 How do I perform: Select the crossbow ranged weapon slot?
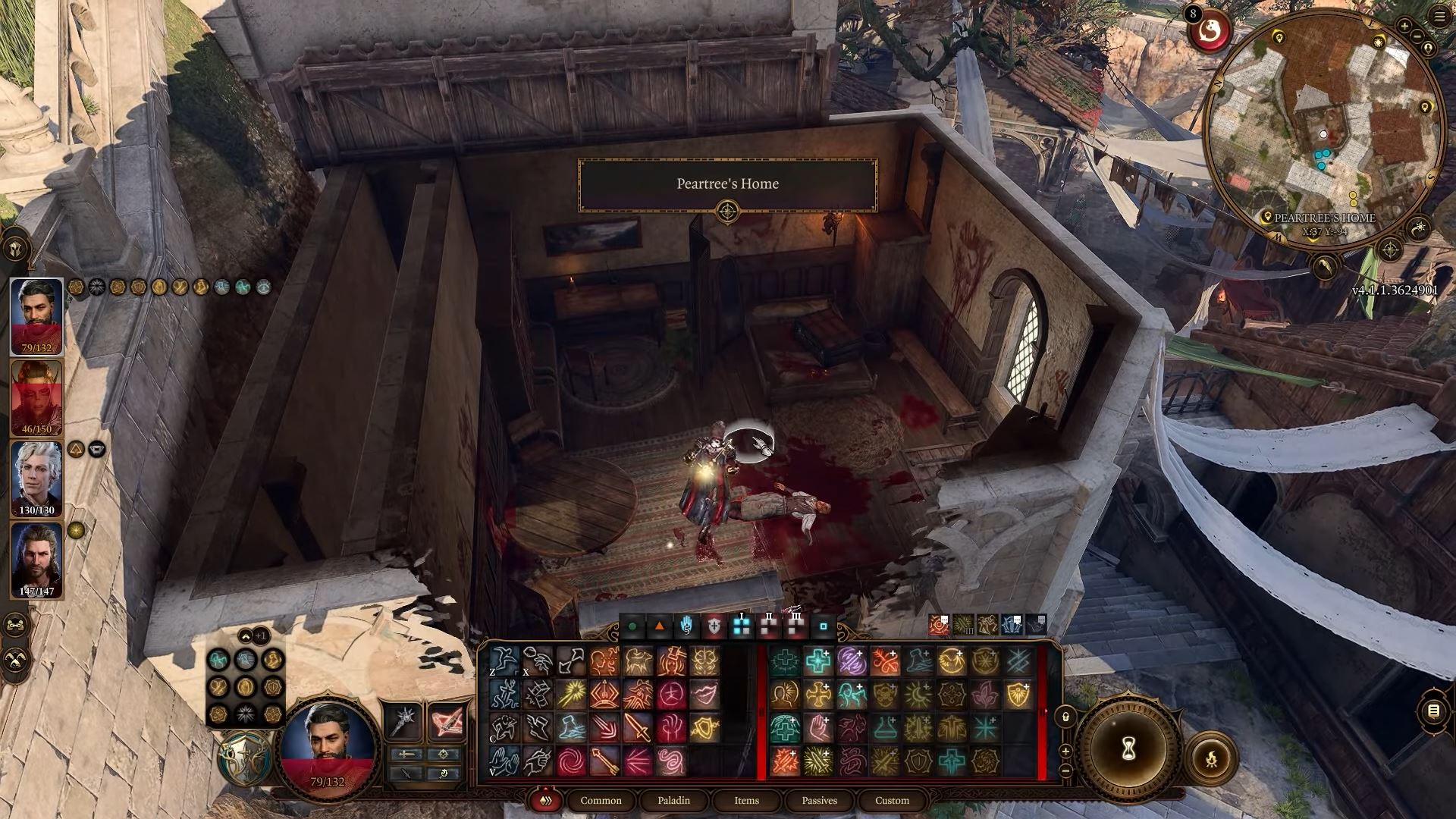(x=446, y=721)
